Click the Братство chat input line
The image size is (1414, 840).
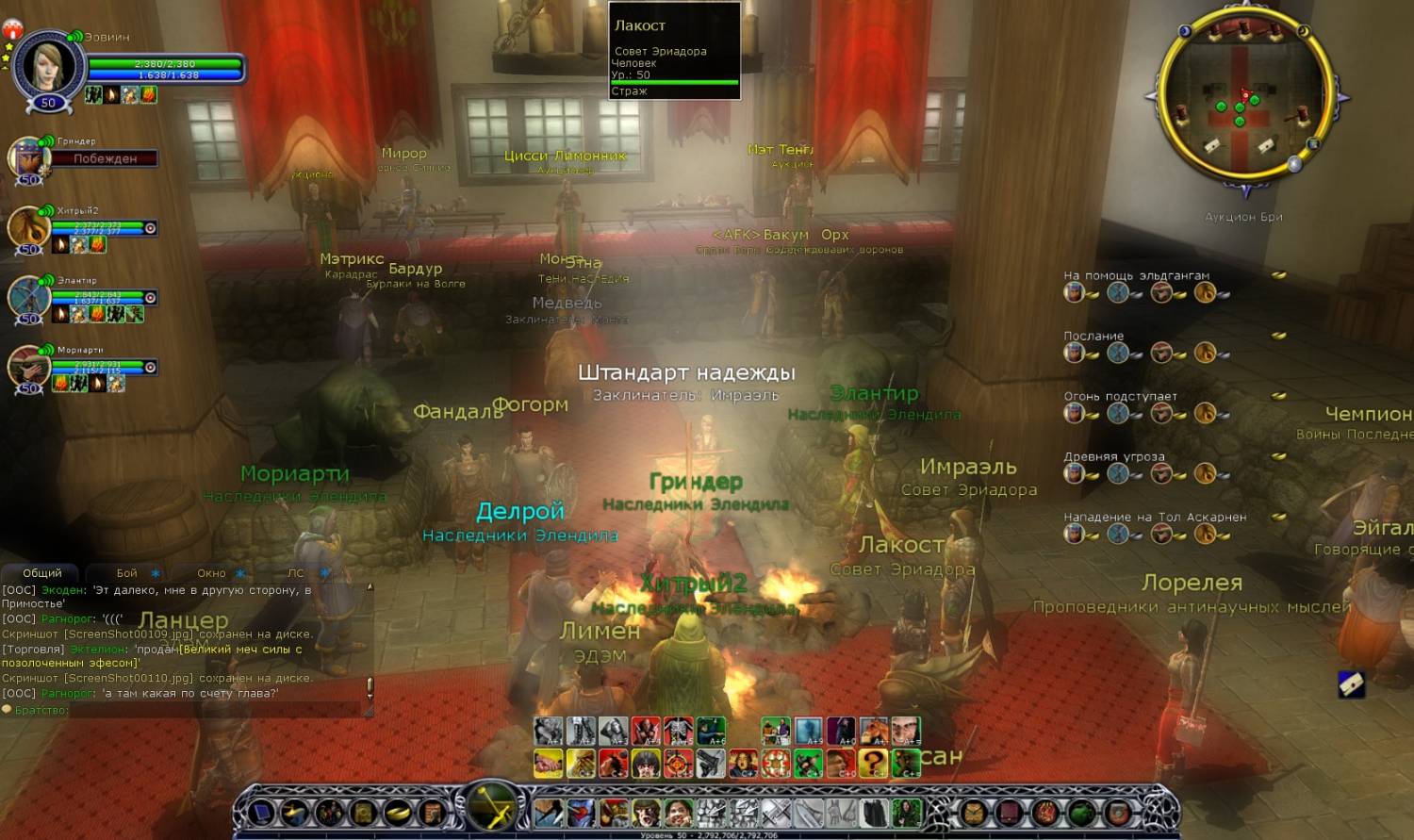tap(189, 710)
